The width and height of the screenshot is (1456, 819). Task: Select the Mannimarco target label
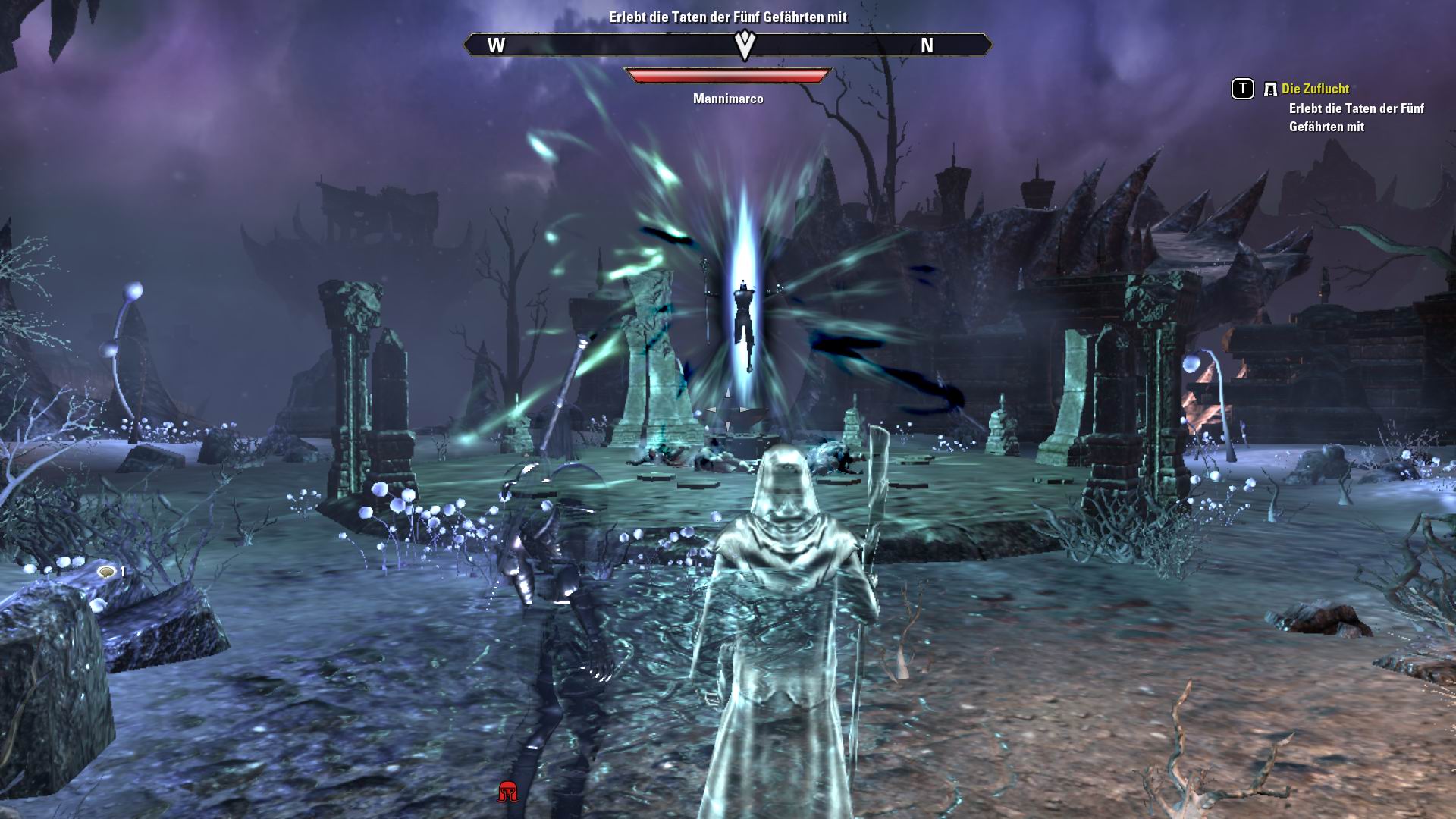[729, 98]
